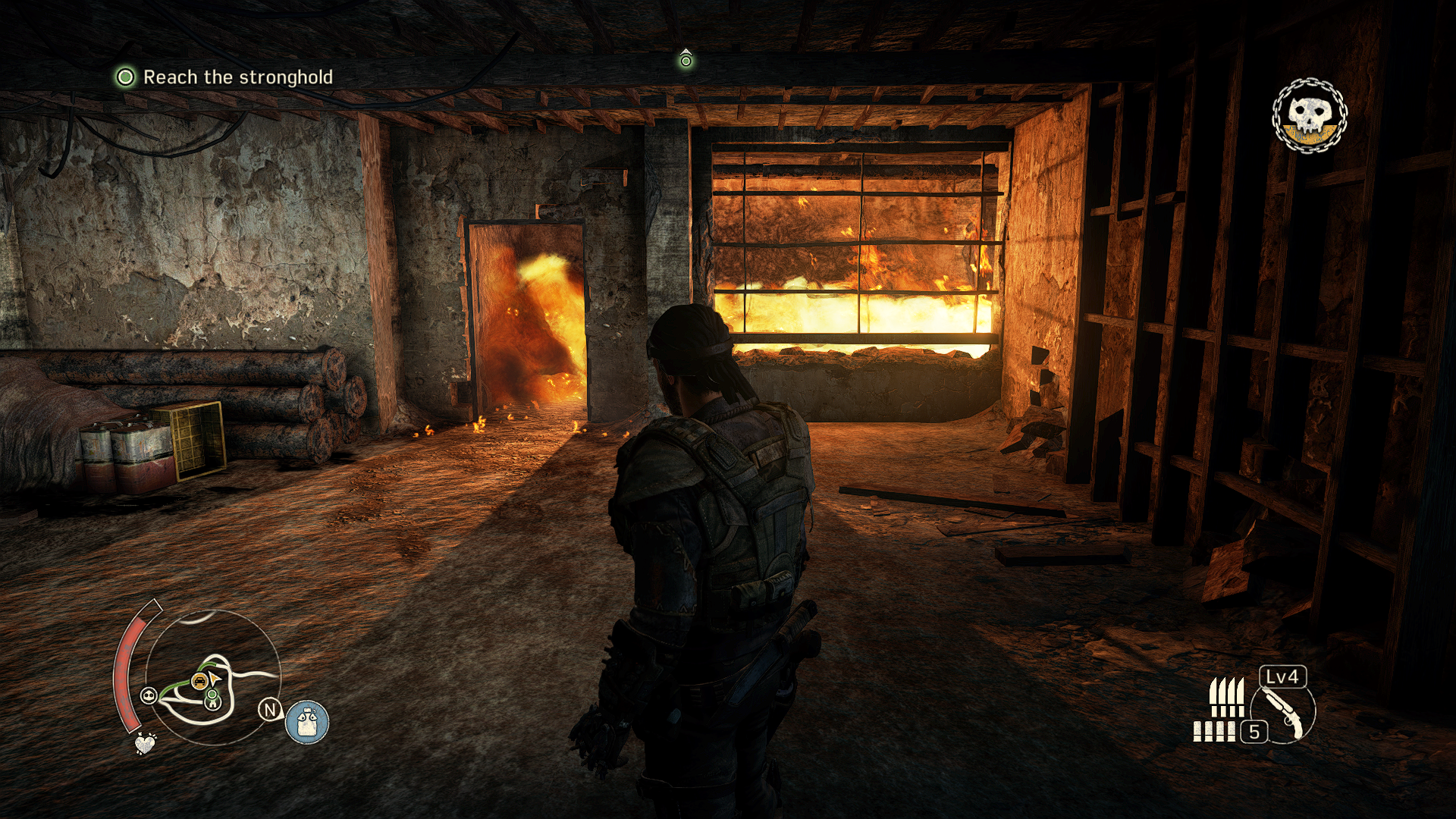Click the skull marker beside the minimap
Screen dimensions: 1456x819
point(149,695)
